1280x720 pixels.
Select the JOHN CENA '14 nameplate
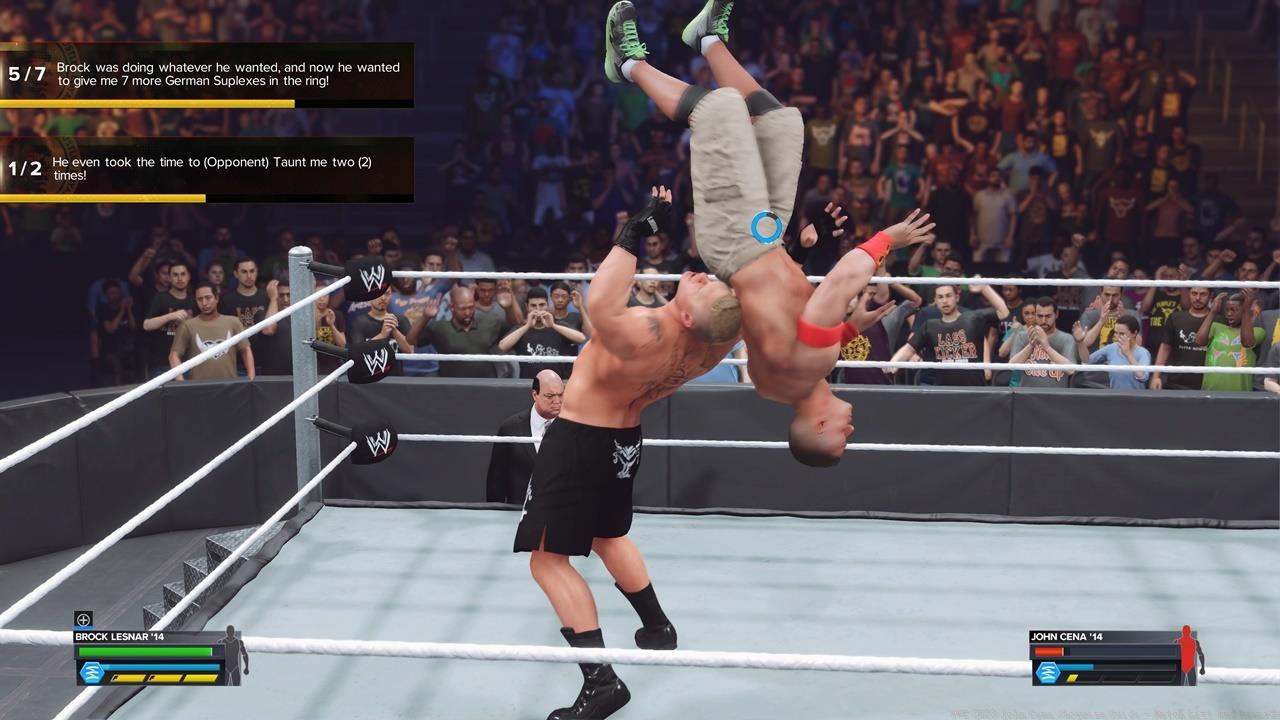coord(1067,637)
